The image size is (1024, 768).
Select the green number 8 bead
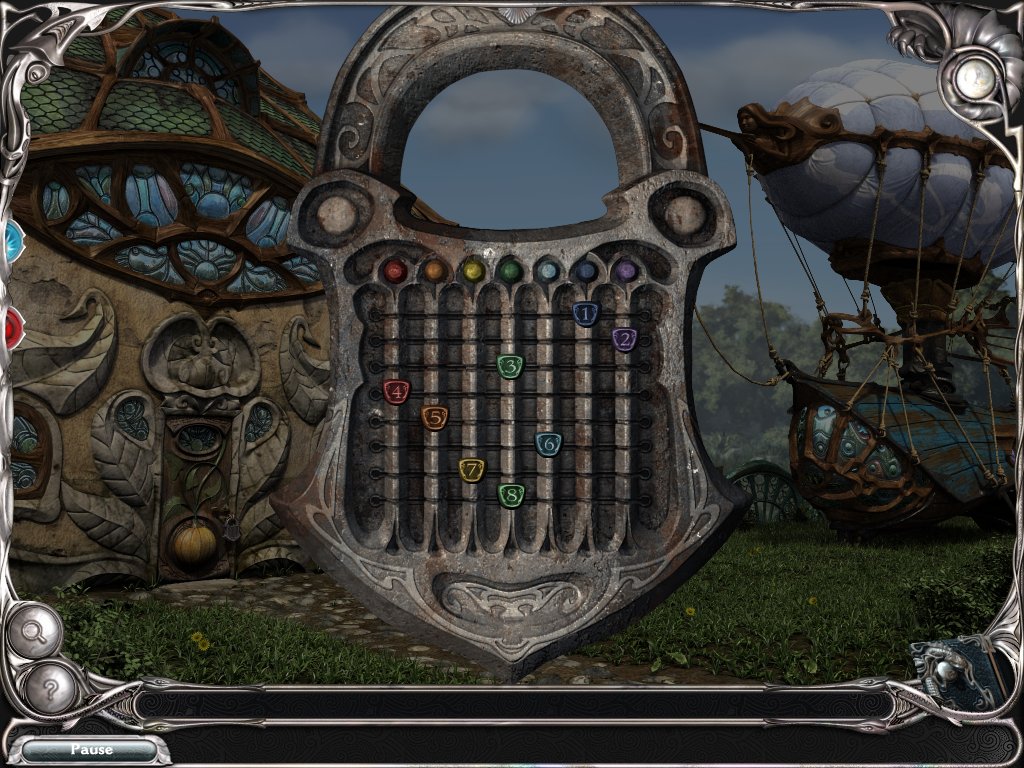[x=511, y=494]
